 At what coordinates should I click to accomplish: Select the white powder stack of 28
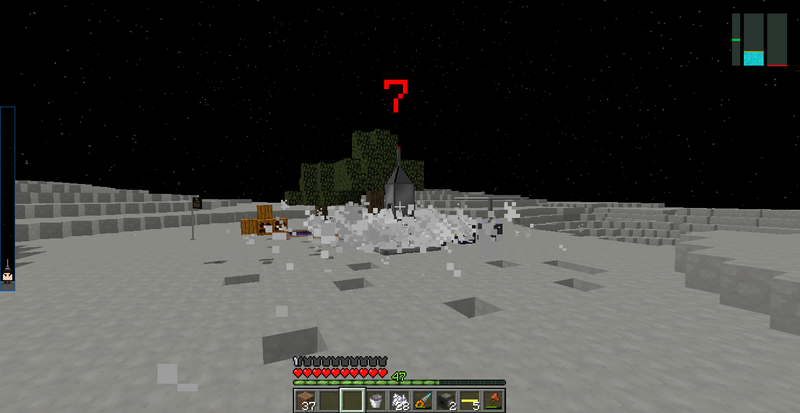click(x=398, y=401)
